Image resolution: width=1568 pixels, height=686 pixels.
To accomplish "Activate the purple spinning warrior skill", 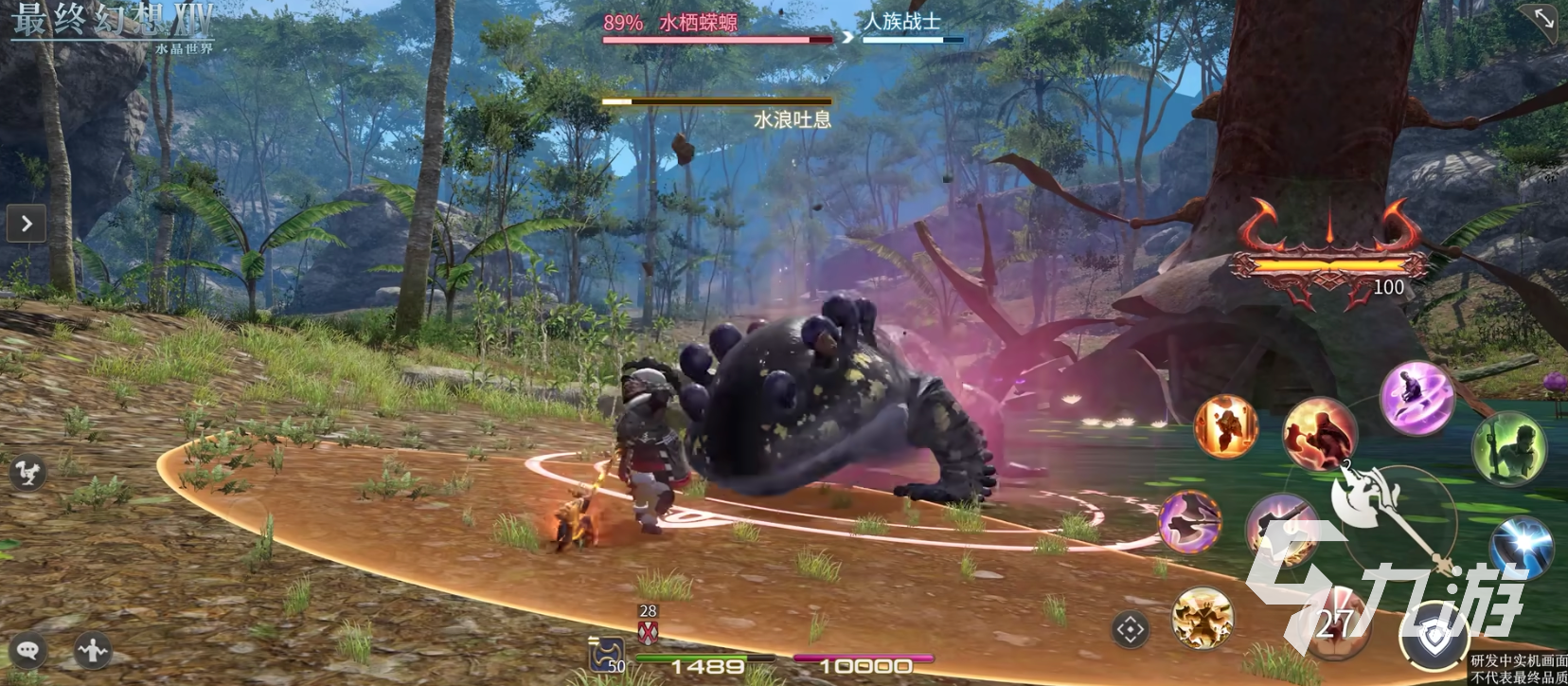I will tap(1417, 396).
